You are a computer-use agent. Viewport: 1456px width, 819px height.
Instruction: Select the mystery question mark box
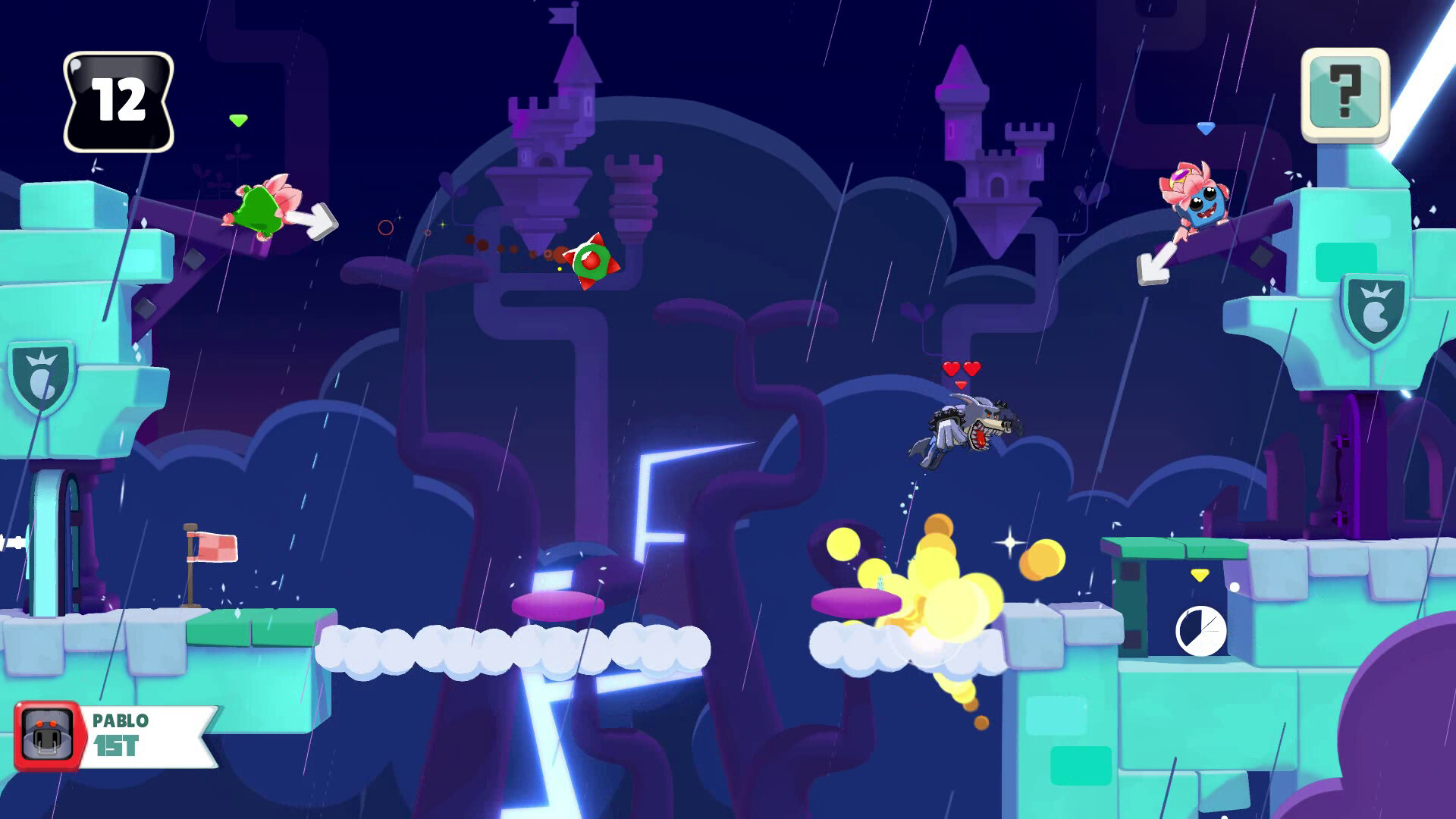point(1345,92)
